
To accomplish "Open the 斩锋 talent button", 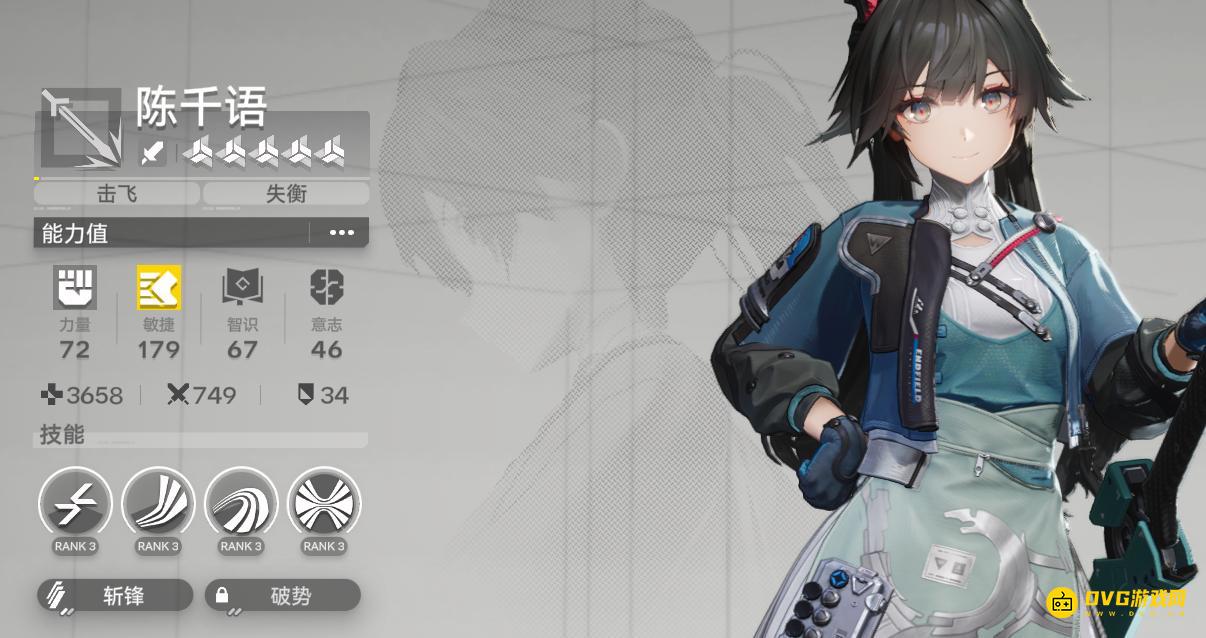I will click(115, 596).
